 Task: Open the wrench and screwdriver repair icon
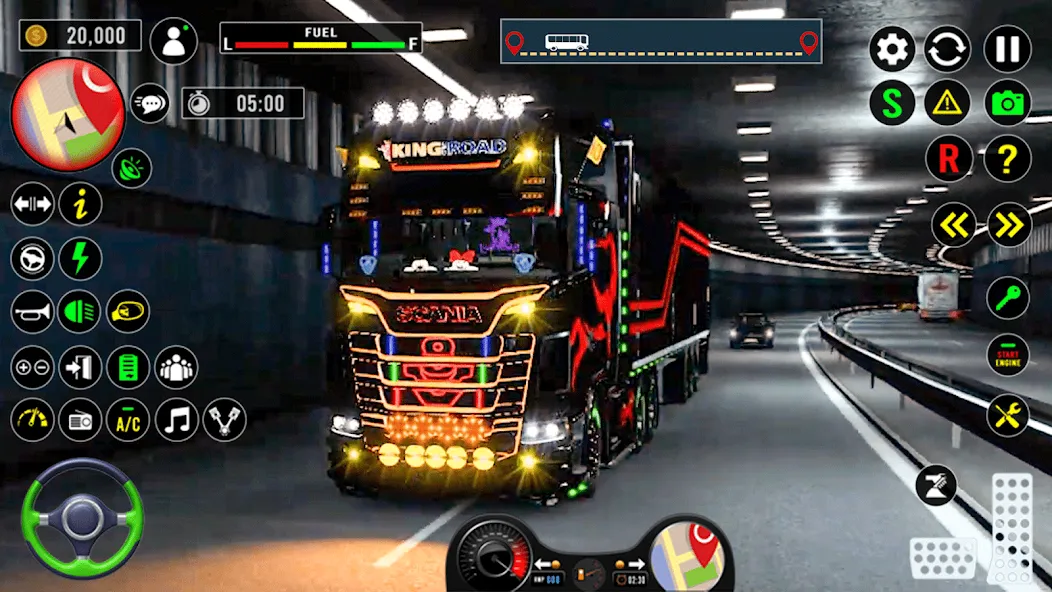coord(1007,415)
